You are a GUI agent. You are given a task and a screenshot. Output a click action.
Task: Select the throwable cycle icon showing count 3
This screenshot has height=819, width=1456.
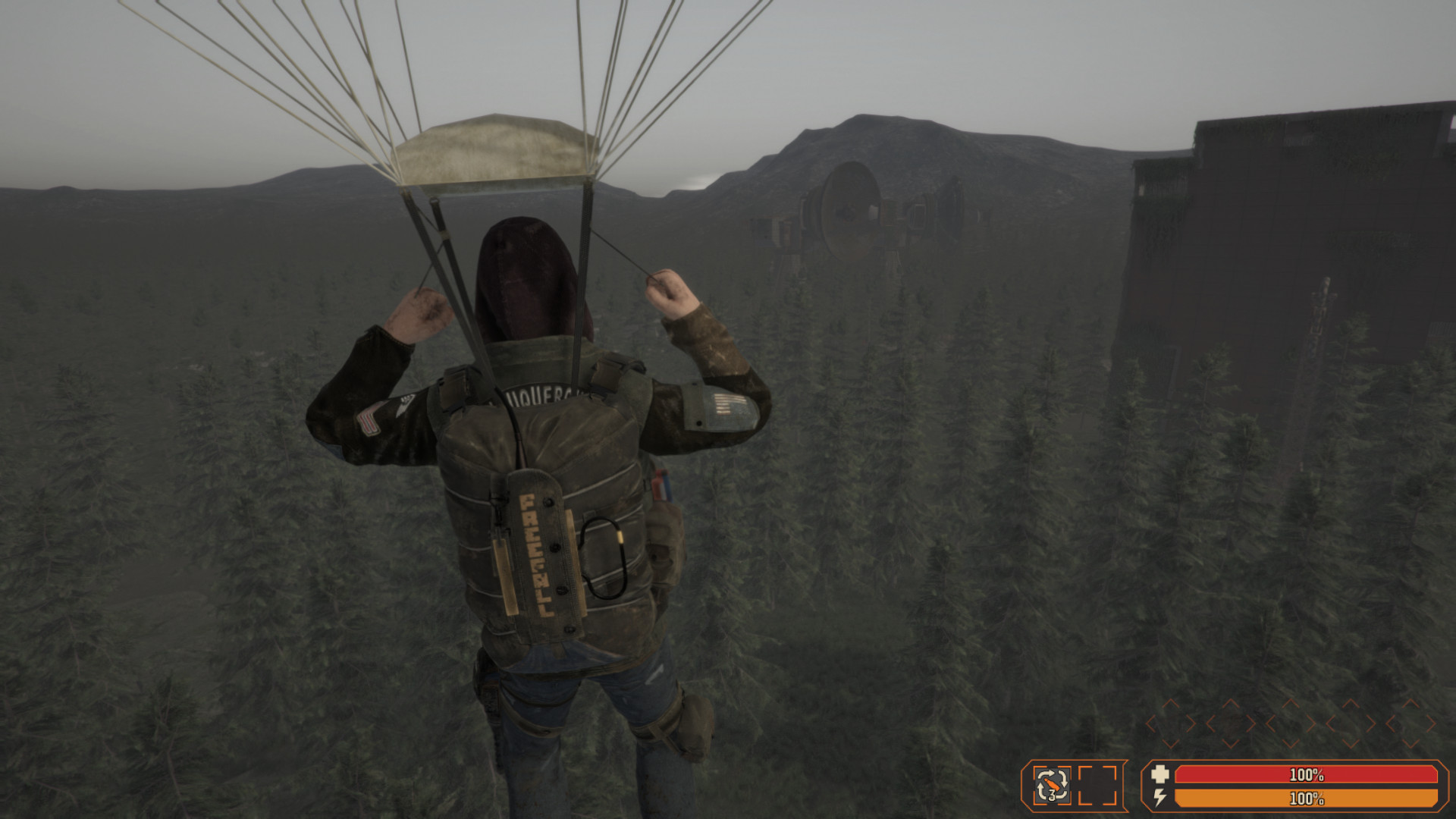[x=1051, y=784]
